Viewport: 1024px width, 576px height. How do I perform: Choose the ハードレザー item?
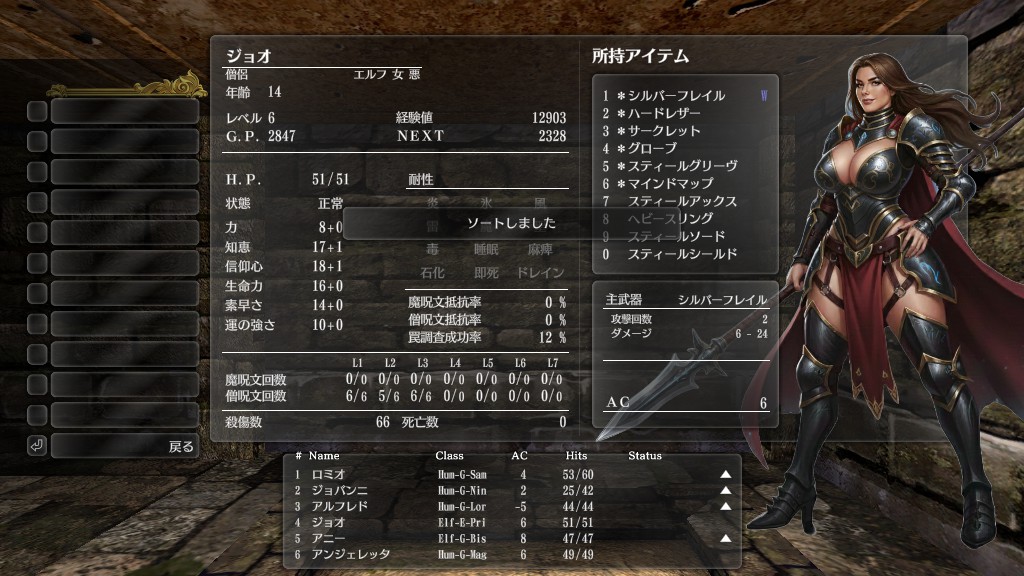pos(664,114)
